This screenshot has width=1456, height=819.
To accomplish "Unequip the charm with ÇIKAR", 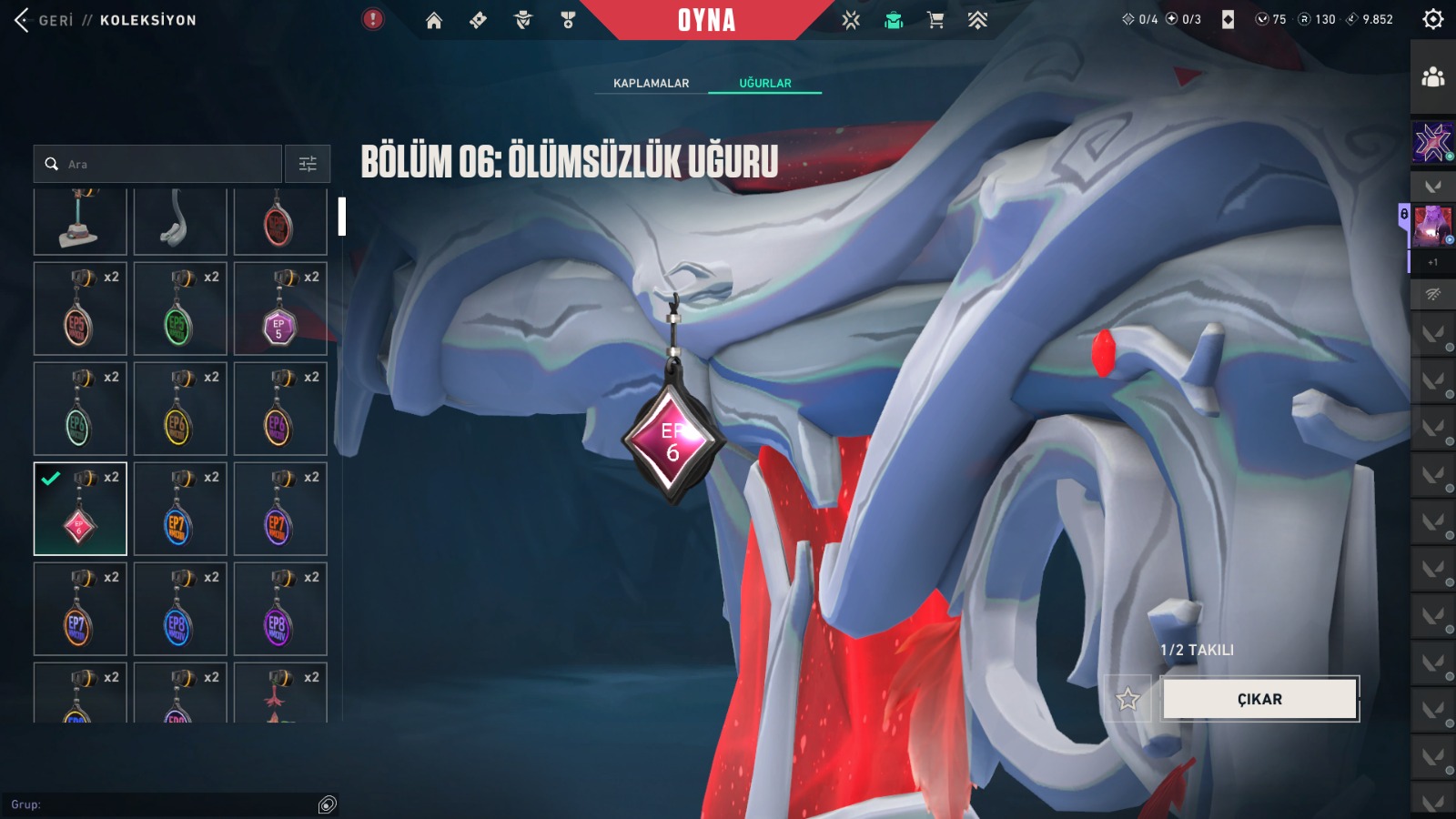I will click(x=1259, y=699).
